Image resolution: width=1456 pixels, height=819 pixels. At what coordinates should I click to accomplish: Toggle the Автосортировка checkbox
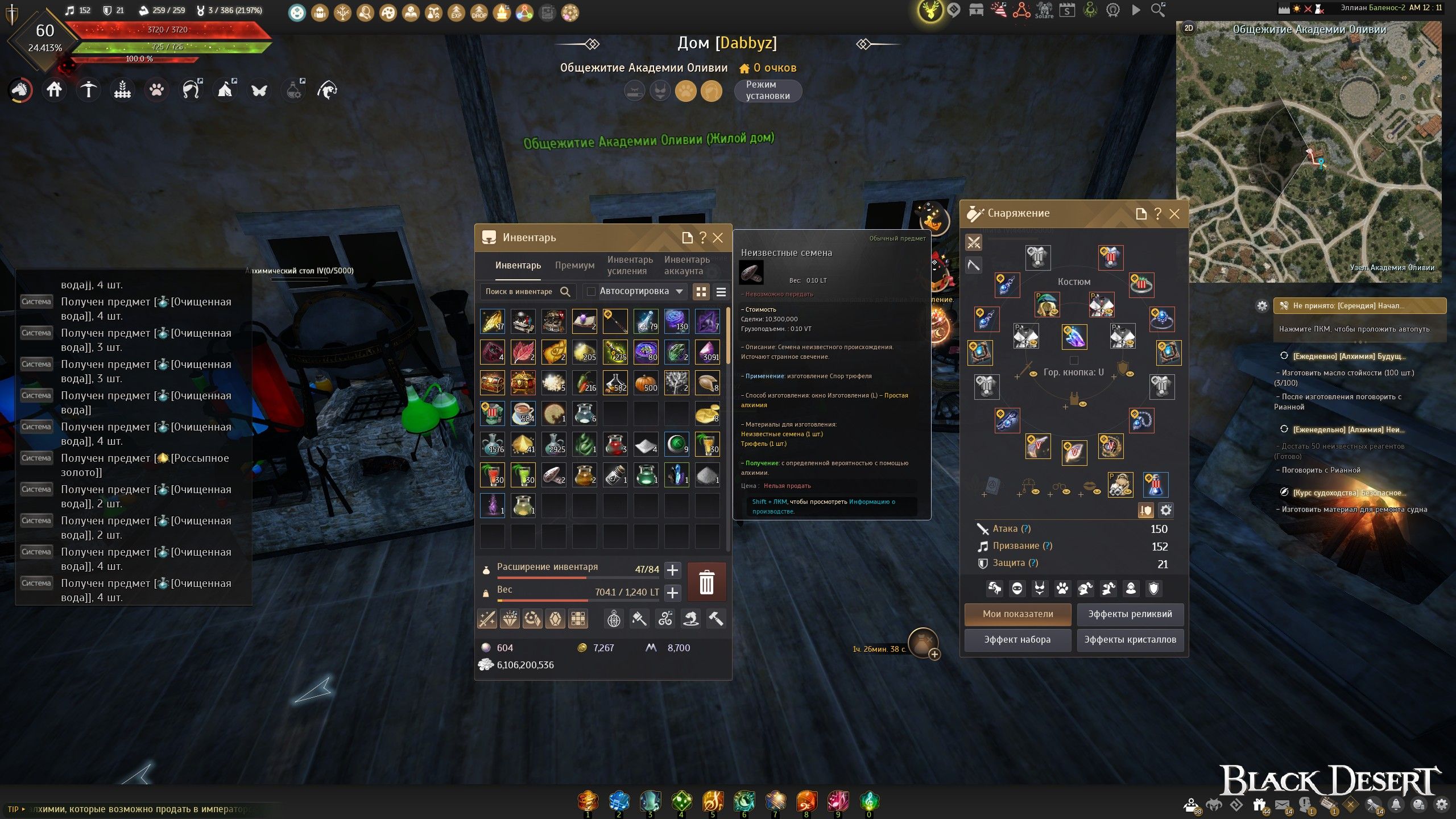click(x=591, y=292)
